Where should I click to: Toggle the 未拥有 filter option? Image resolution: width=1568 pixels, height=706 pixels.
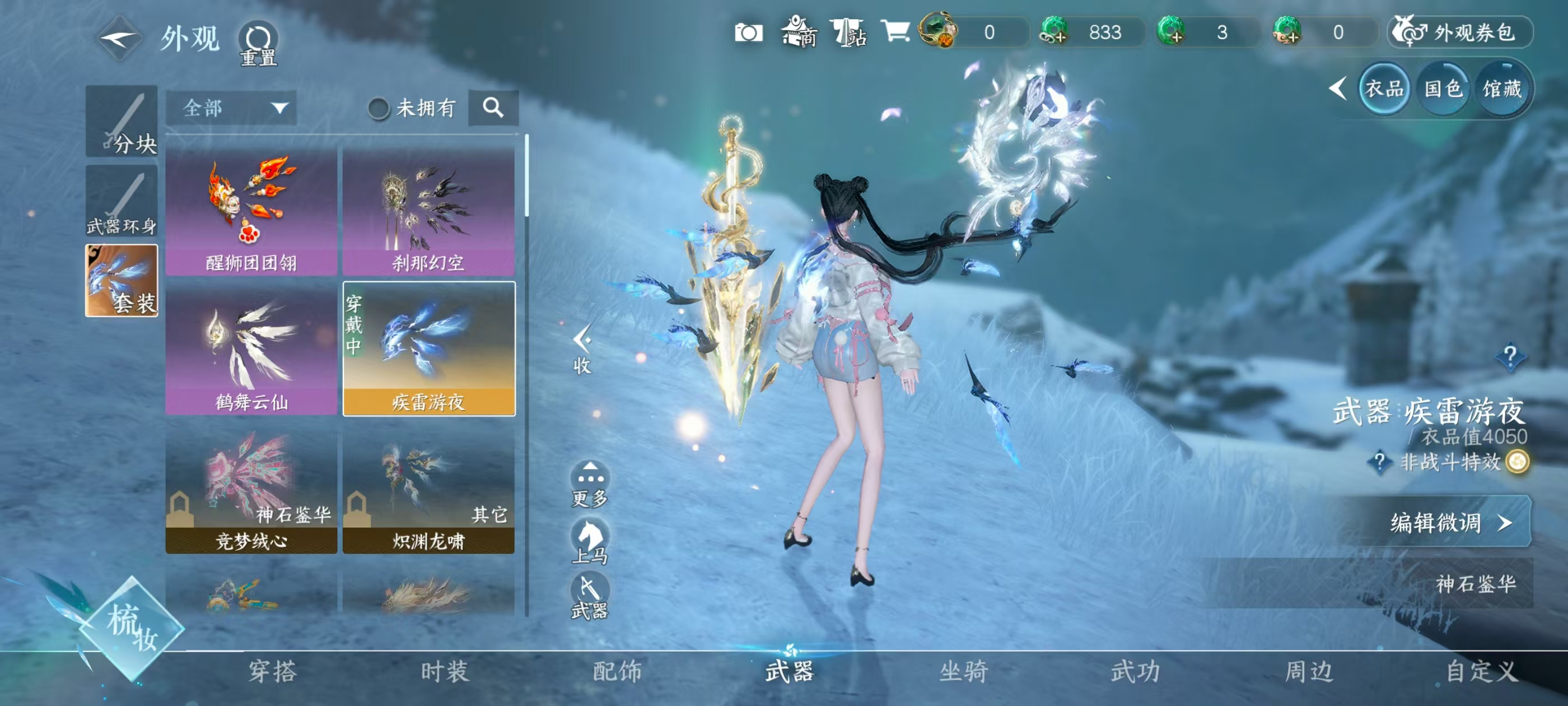(x=379, y=109)
